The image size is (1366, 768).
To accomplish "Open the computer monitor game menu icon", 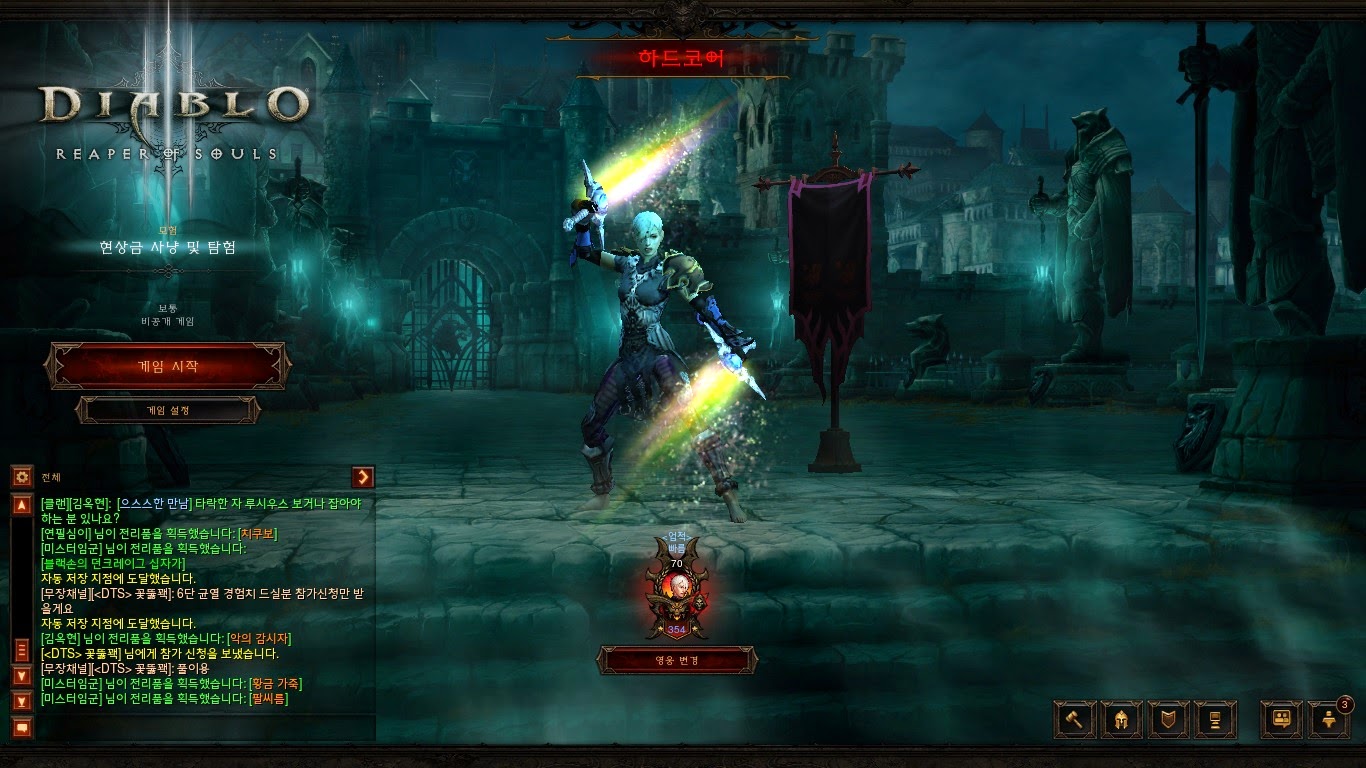I will [1215, 719].
